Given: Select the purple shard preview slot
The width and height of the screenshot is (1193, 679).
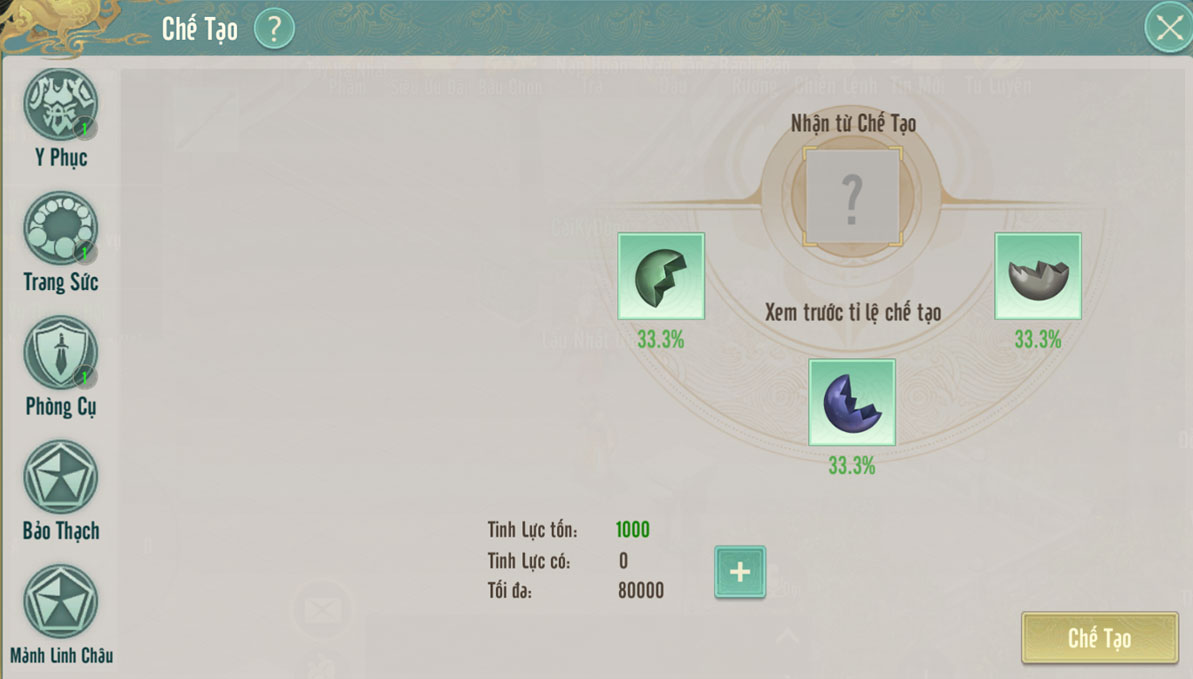Looking at the screenshot, I should click(x=852, y=402).
